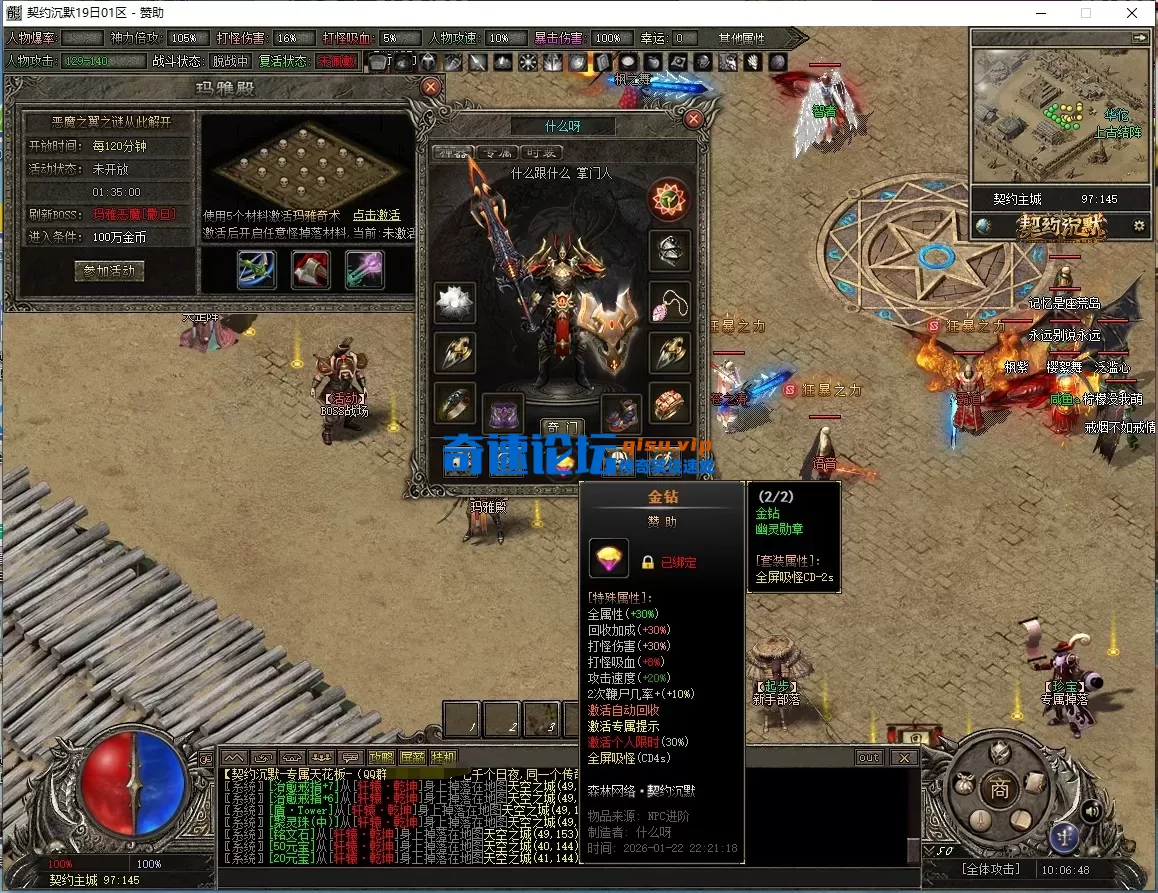Maximize the game window

pyautogui.click(x=1086, y=13)
